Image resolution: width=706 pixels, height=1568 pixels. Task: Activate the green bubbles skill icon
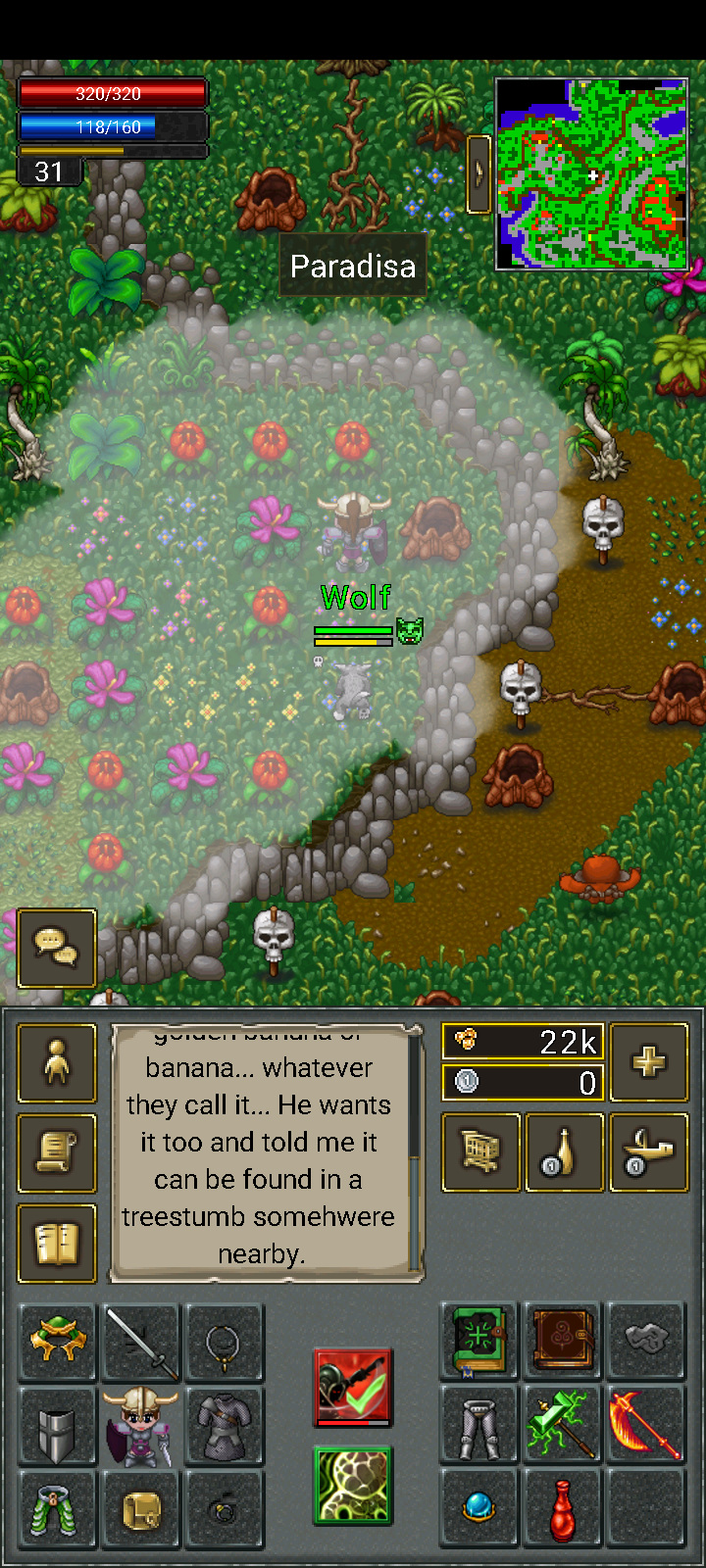tap(353, 1486)
